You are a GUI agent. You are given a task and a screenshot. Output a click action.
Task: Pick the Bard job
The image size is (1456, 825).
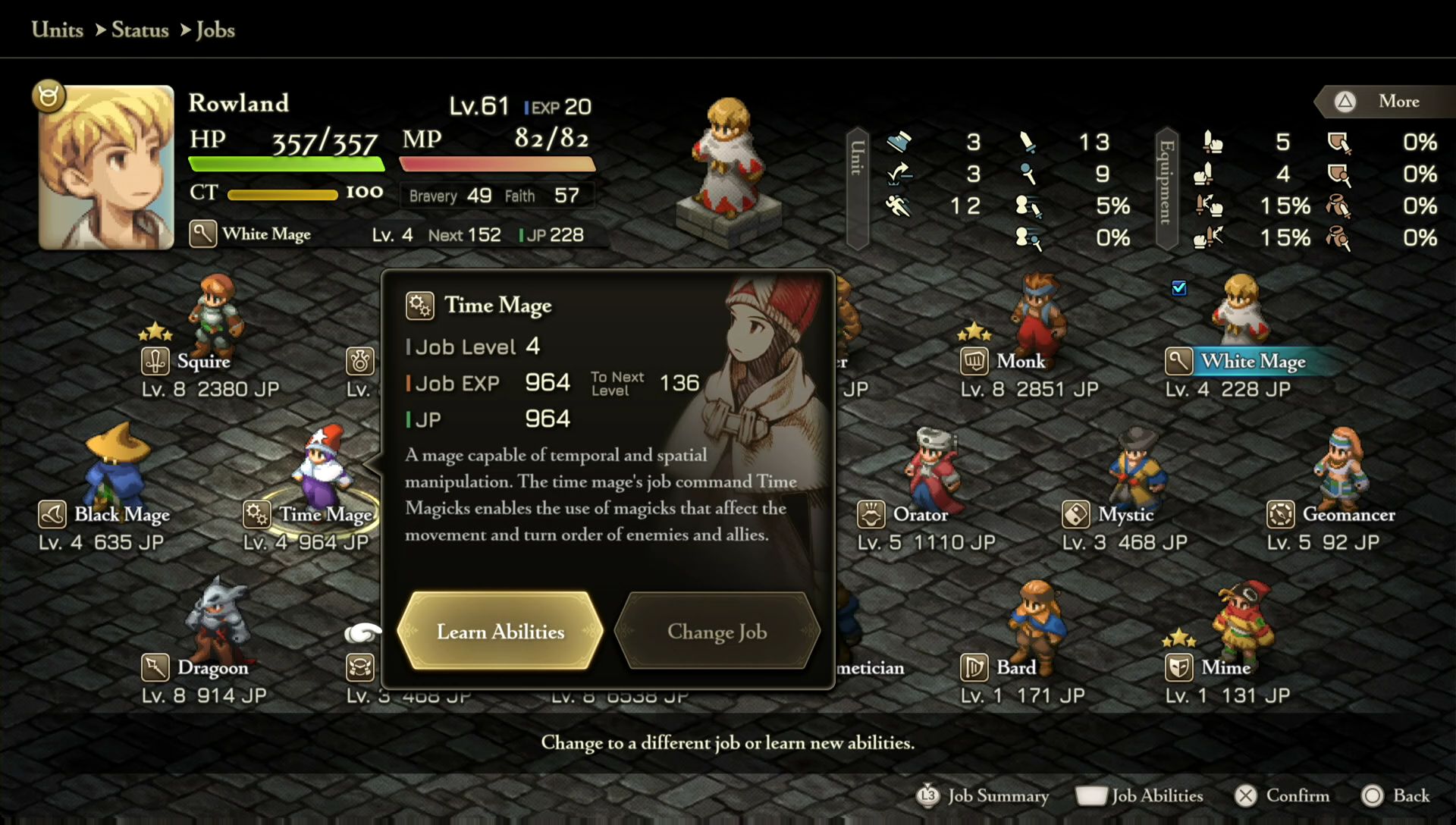click(1015, 667)
